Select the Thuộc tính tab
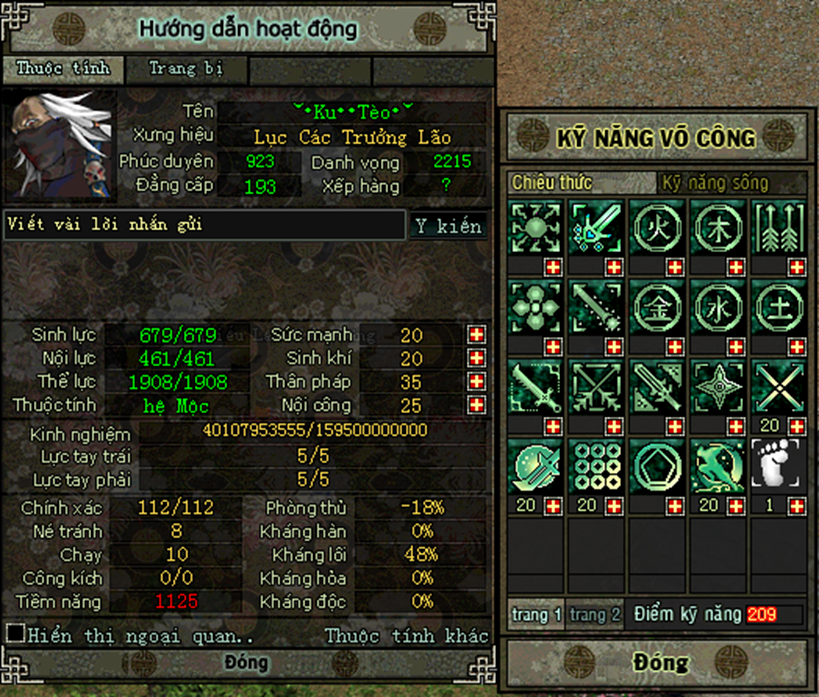819x697 pixels. coord(62,69)
